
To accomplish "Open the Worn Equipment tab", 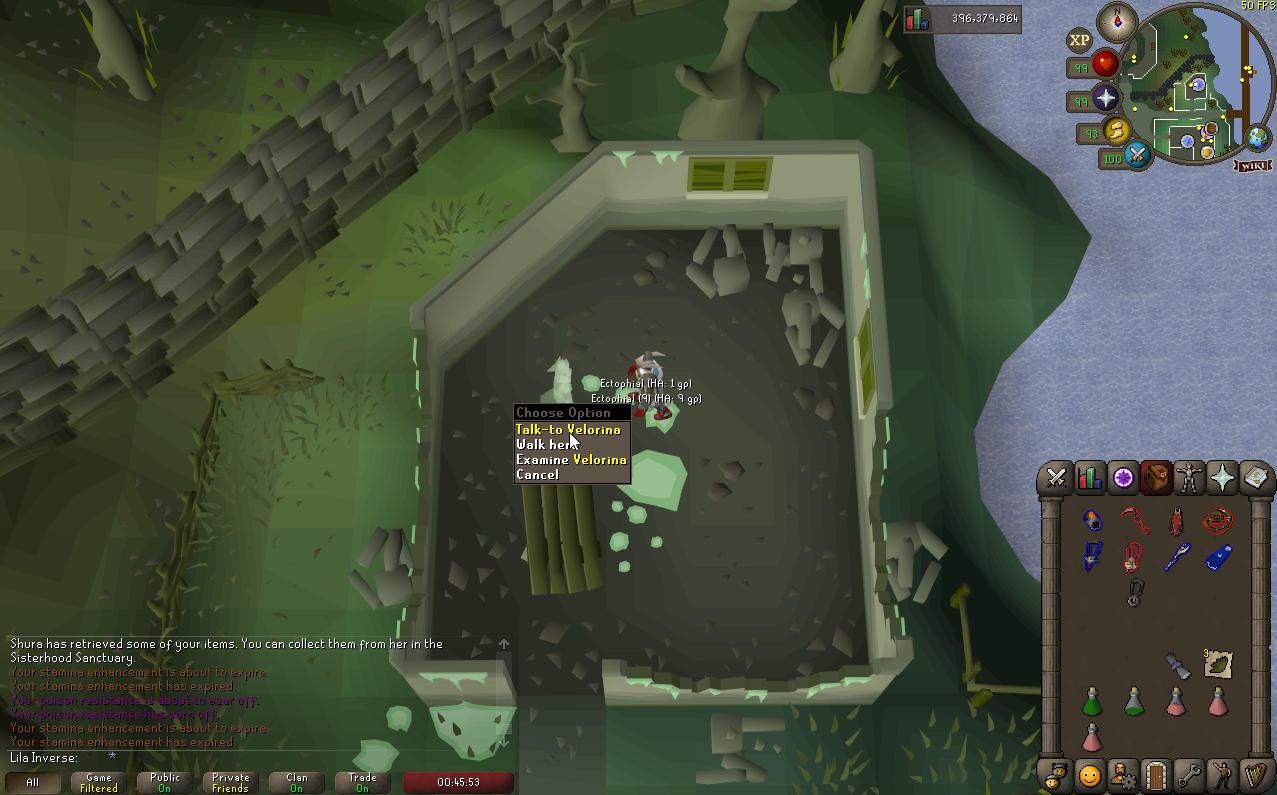I will point(1189,478).
